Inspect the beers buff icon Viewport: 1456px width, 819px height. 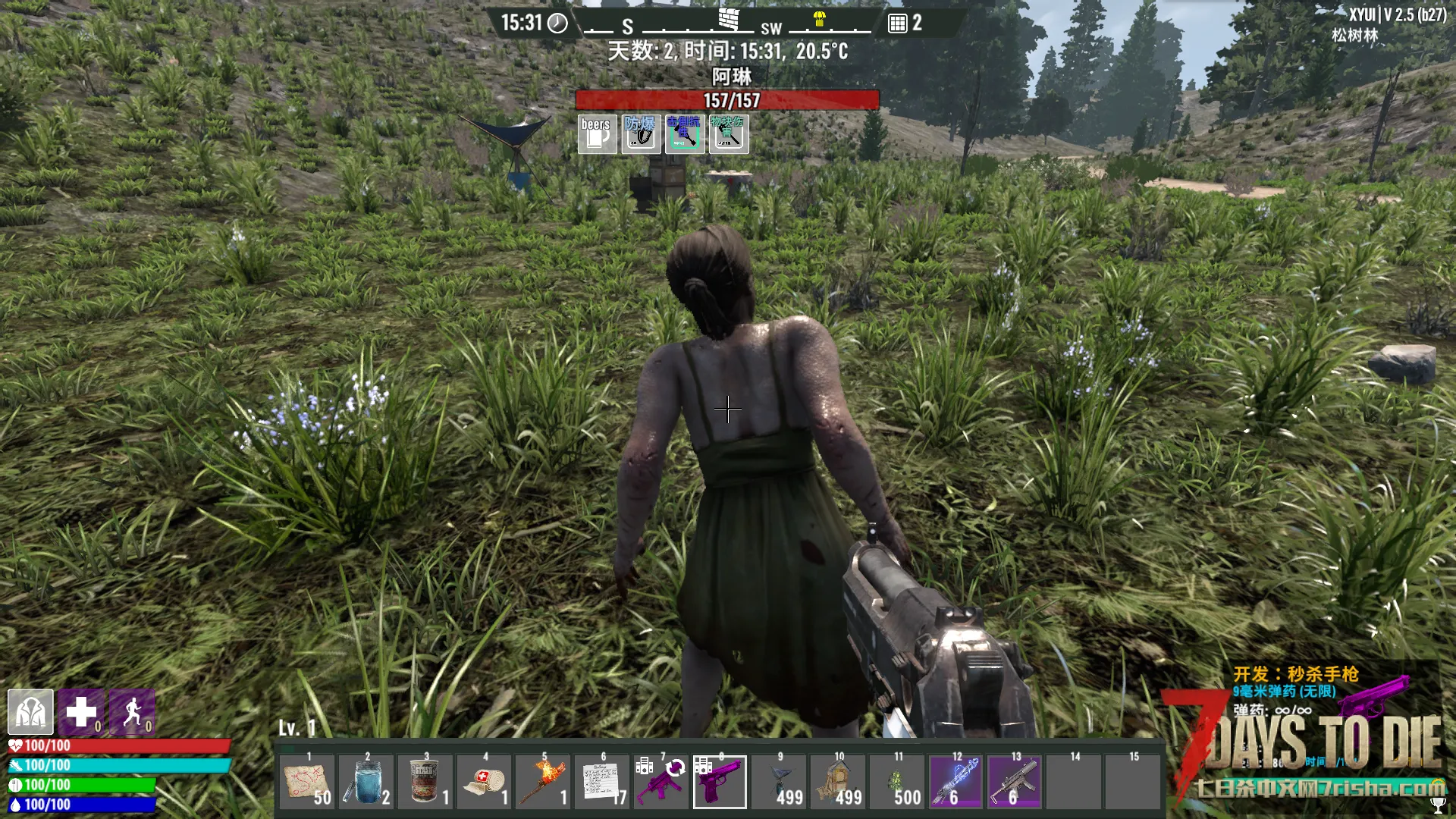[597, 134]
